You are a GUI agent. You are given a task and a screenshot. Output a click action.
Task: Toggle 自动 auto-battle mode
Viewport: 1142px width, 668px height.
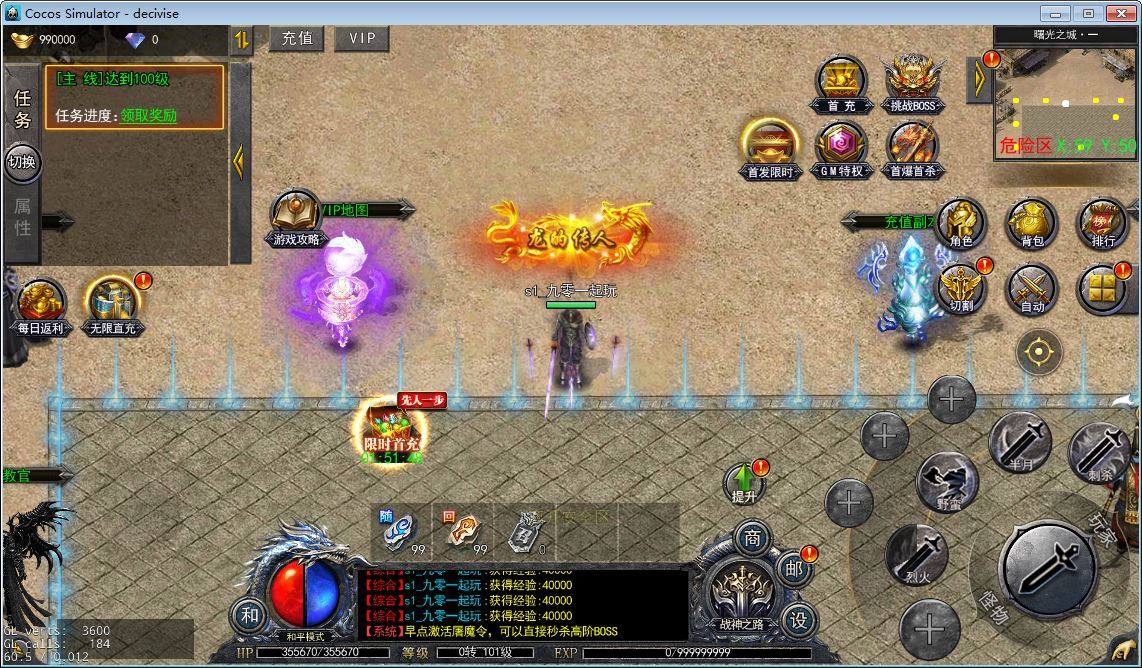pos(1032,288)
